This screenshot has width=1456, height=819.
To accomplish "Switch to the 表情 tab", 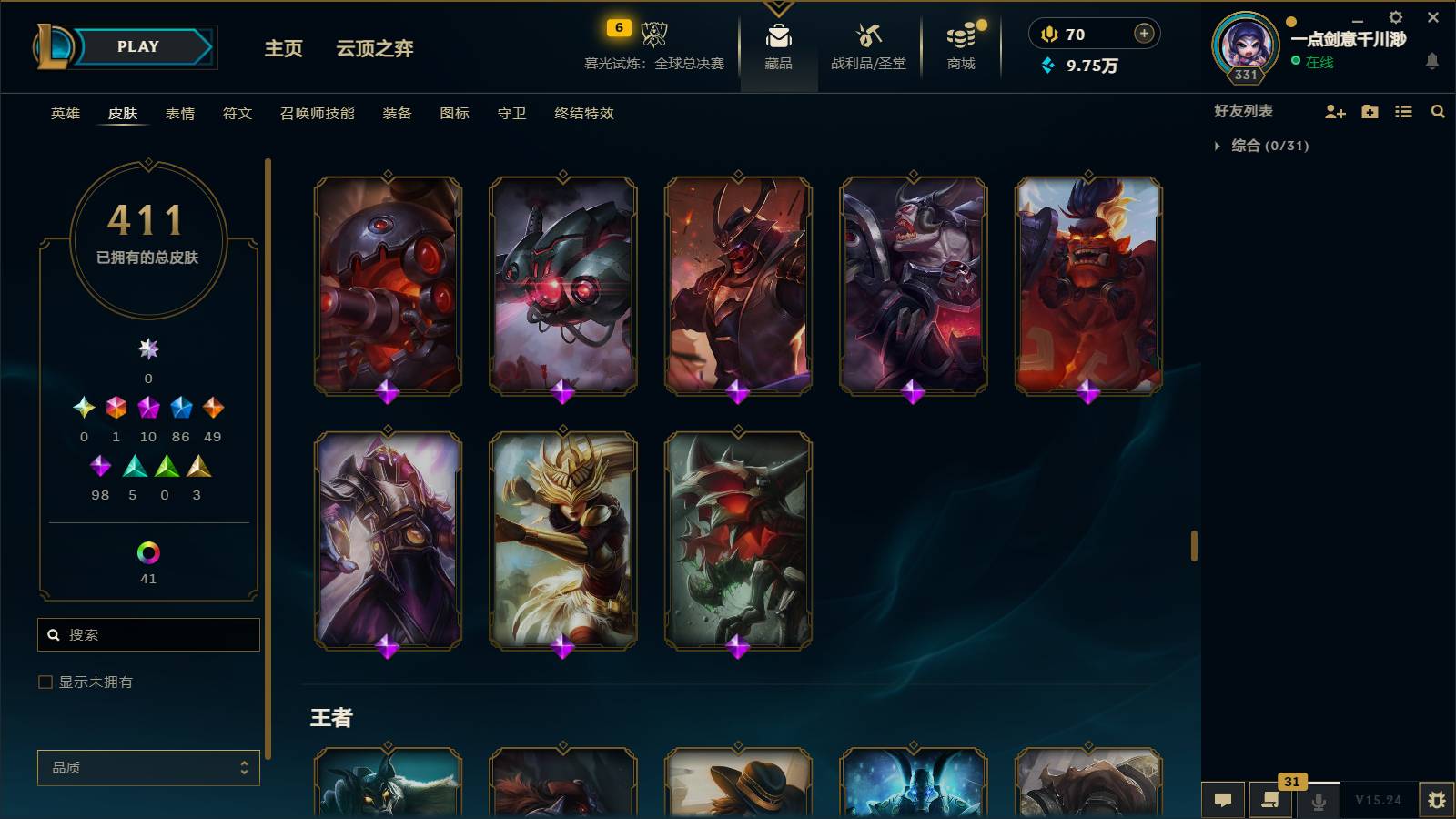I will tap(179, 114).
